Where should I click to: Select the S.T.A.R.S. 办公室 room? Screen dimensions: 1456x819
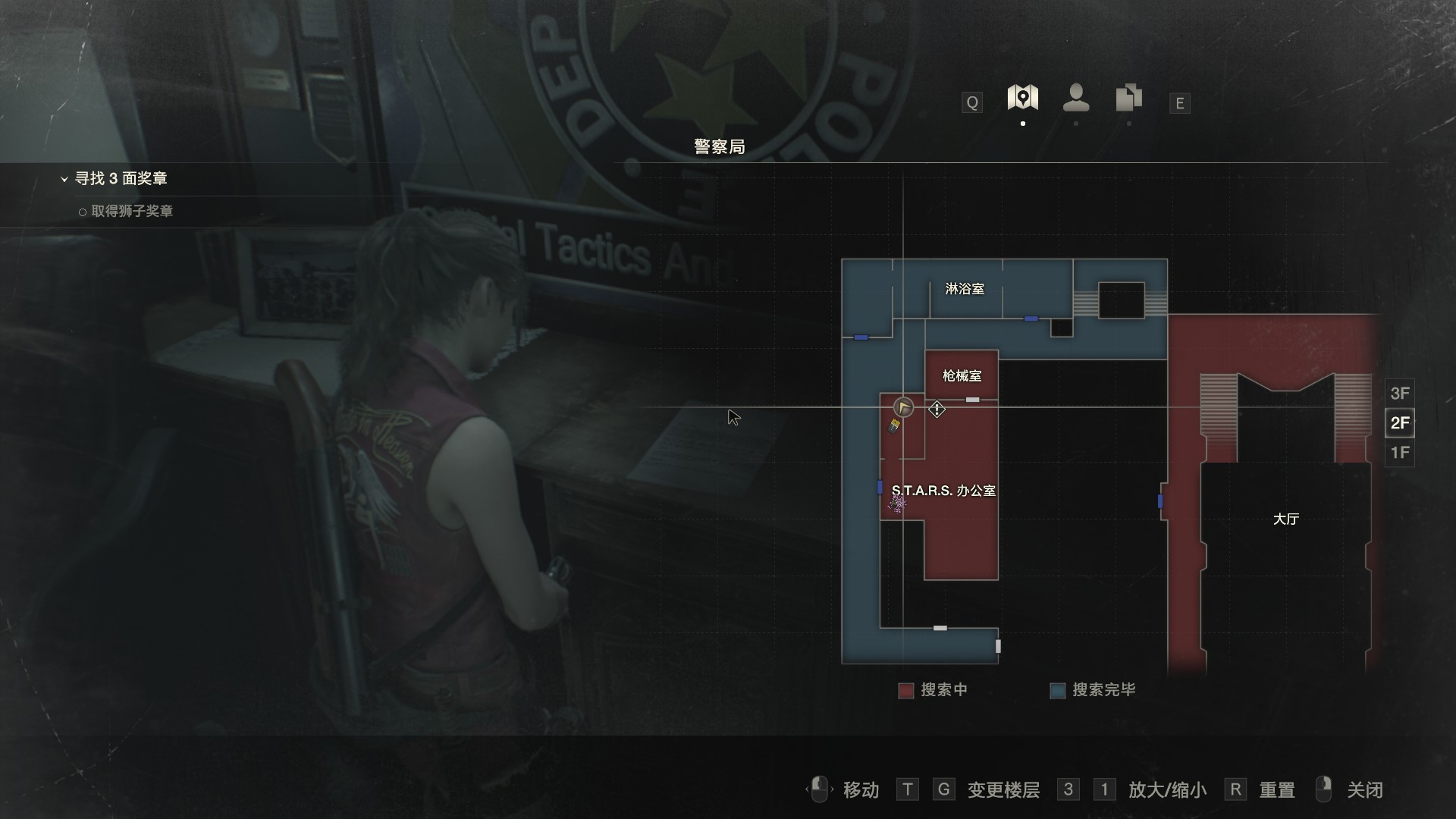[x=943, y=491]
